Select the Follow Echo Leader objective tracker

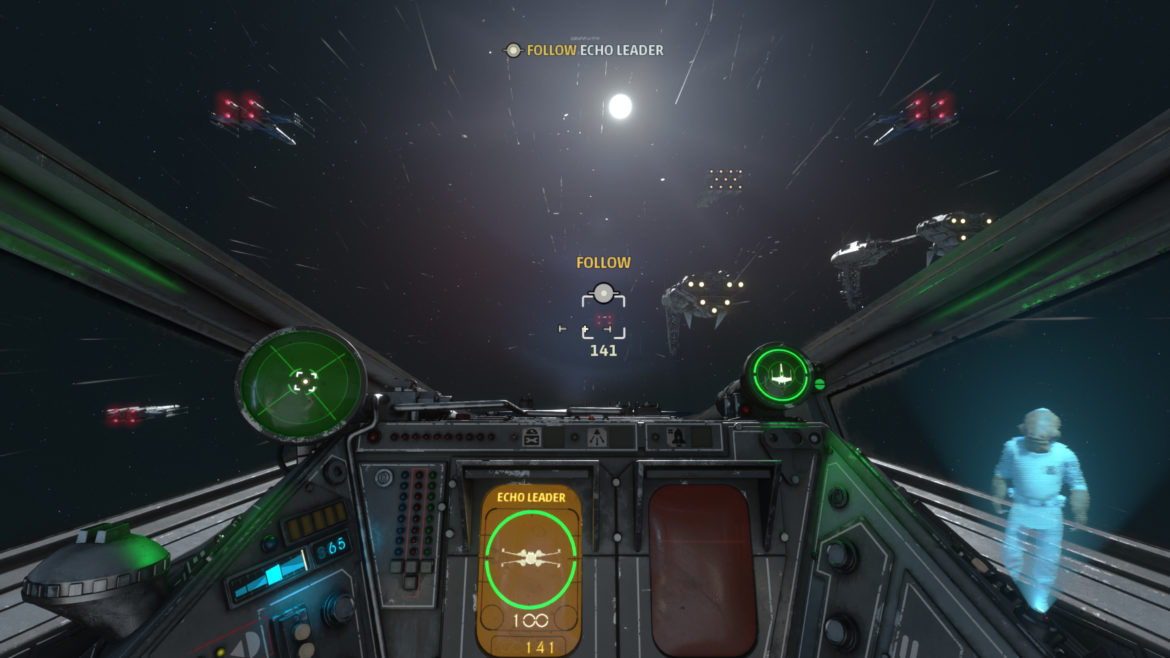[585, 50]
